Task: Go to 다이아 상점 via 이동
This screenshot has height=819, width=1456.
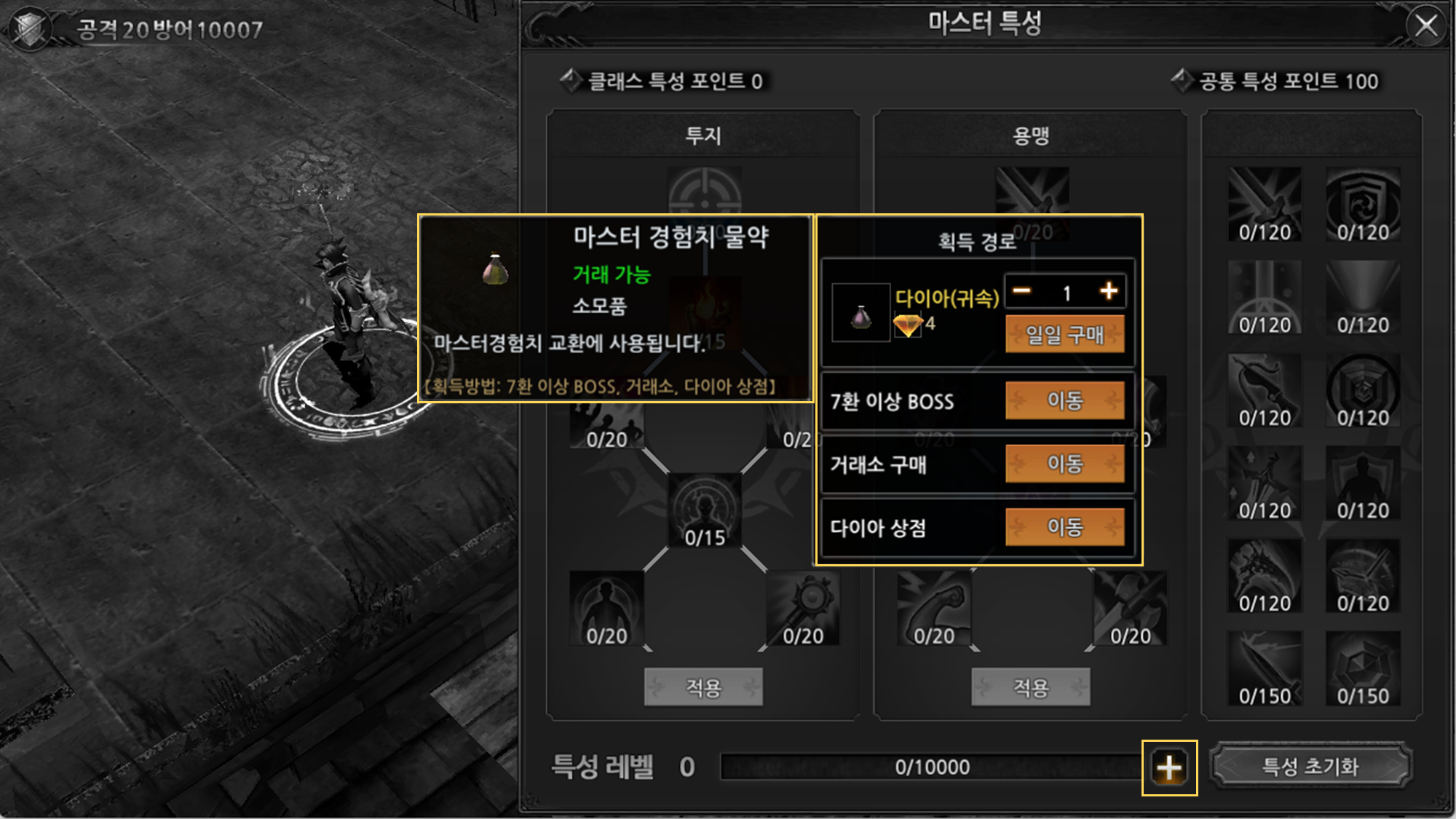Action: click(1064, 527)
